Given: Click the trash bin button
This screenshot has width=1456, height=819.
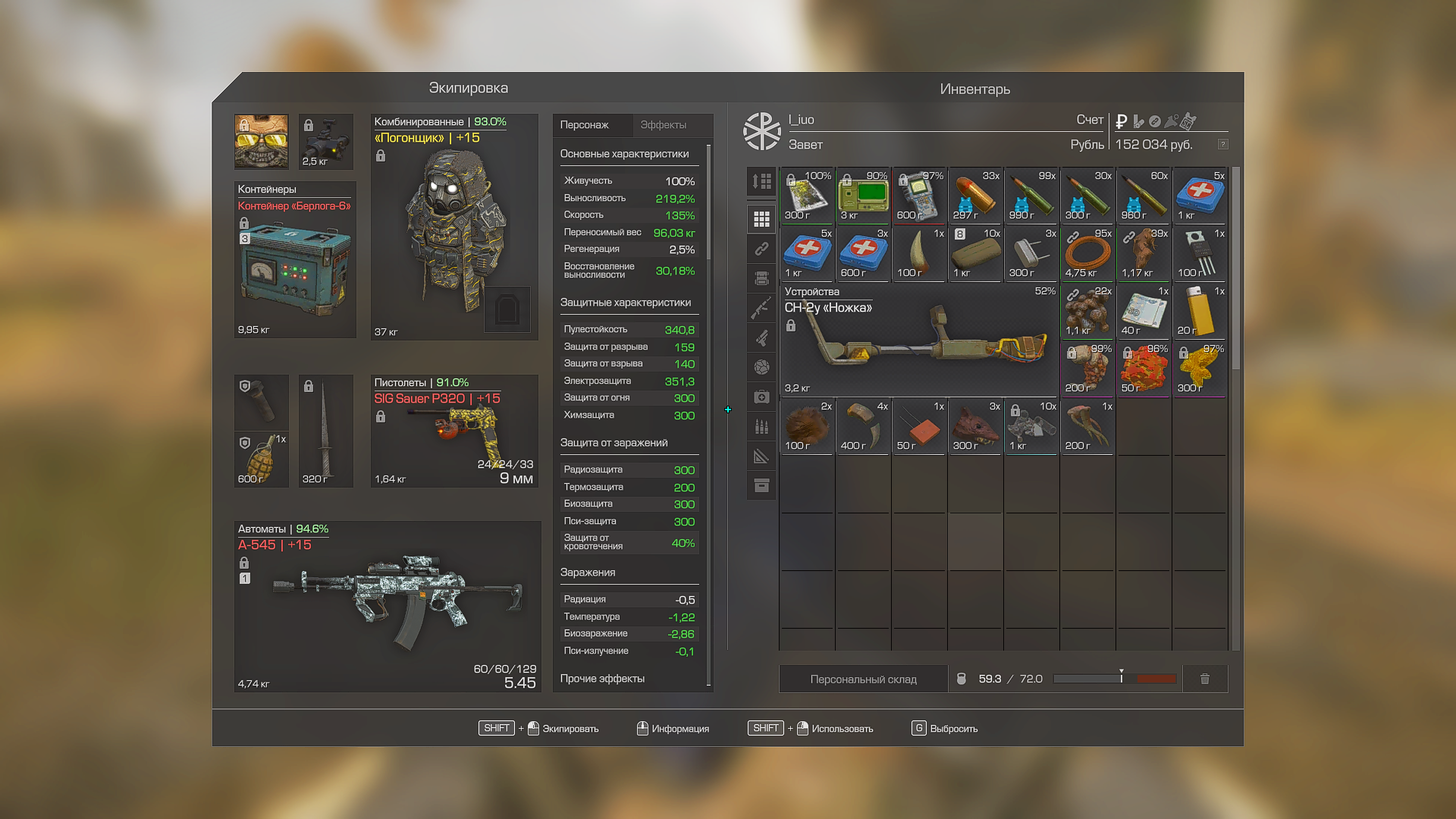Looking at the screenshot, I should 1205,679.
